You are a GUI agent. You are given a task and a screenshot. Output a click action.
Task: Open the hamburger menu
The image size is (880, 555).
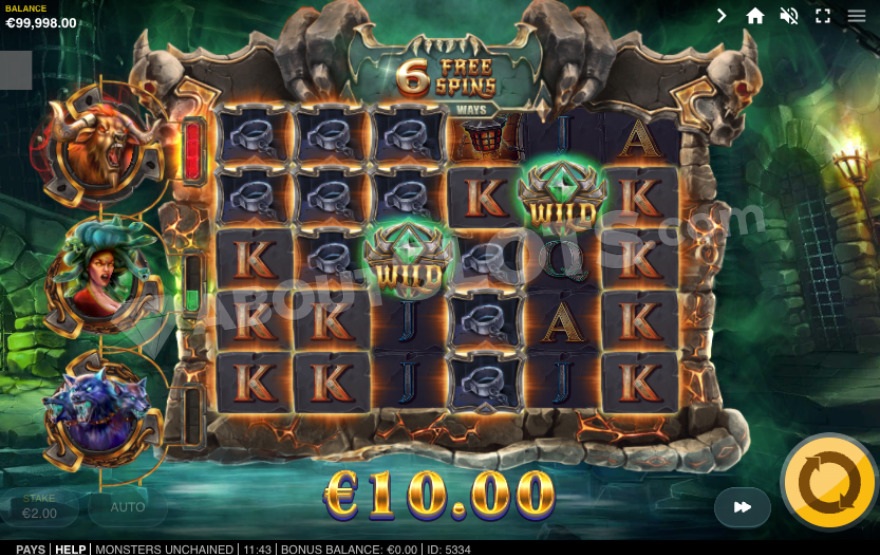point(857,16)
